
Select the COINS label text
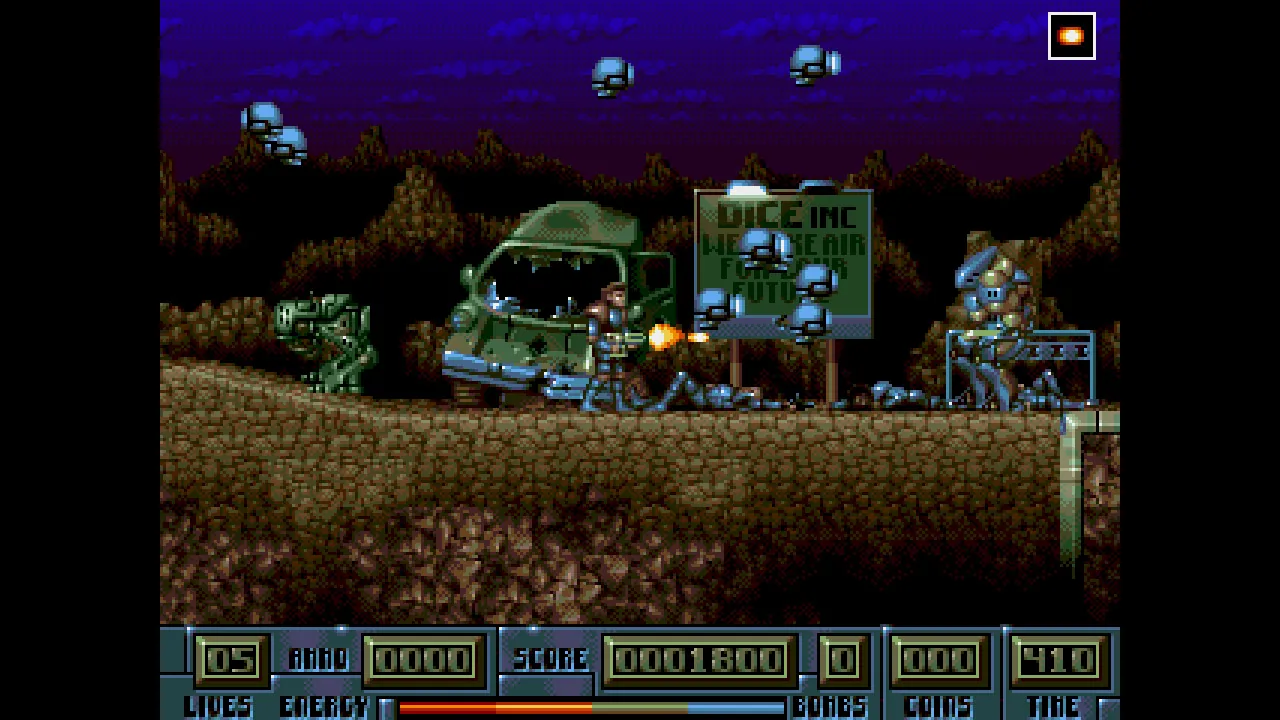[x=938, y=706]
